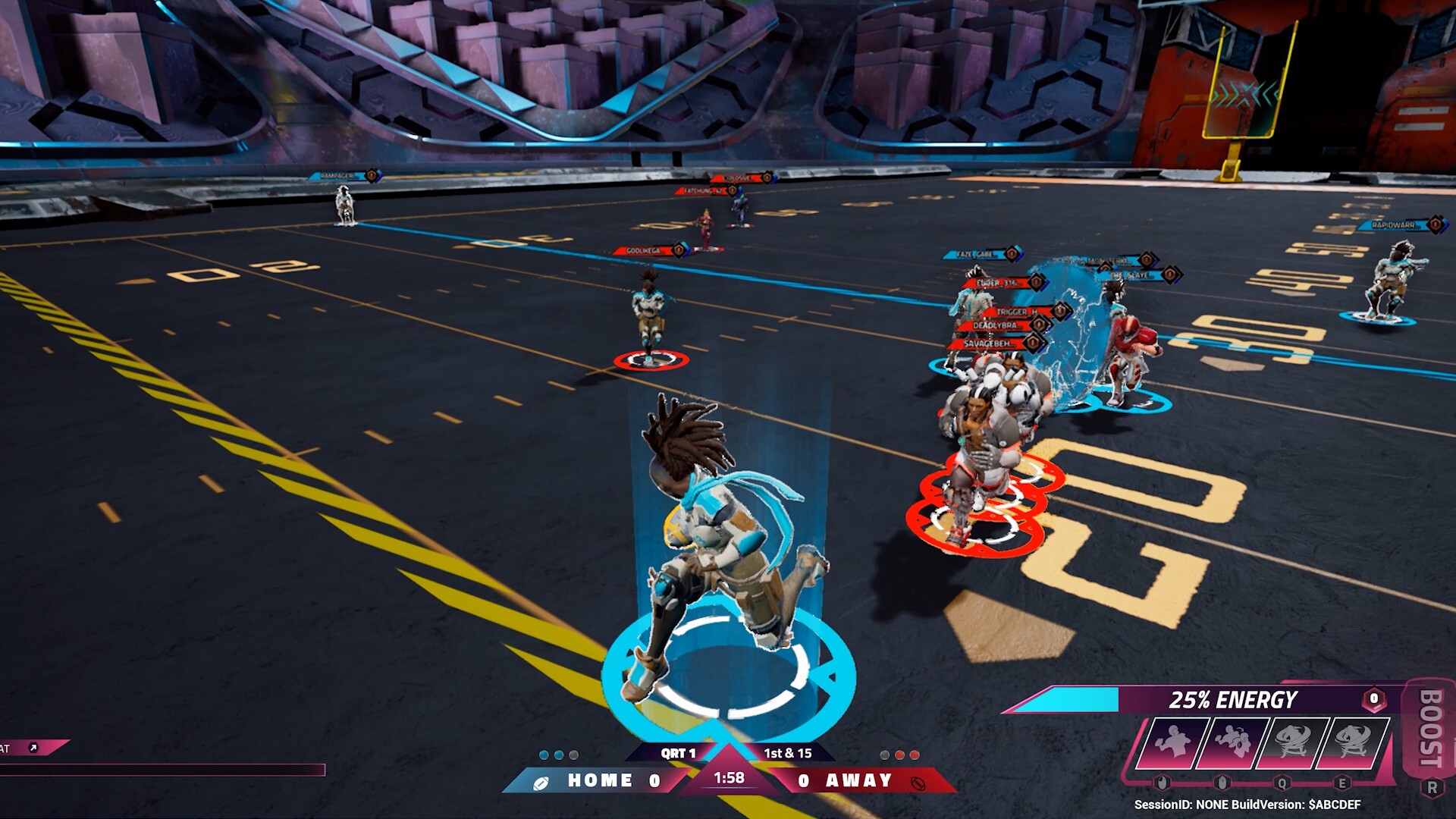Click the football icon on the HOME banner
This screenshot has height=819, width=1456.
(540, 782)
